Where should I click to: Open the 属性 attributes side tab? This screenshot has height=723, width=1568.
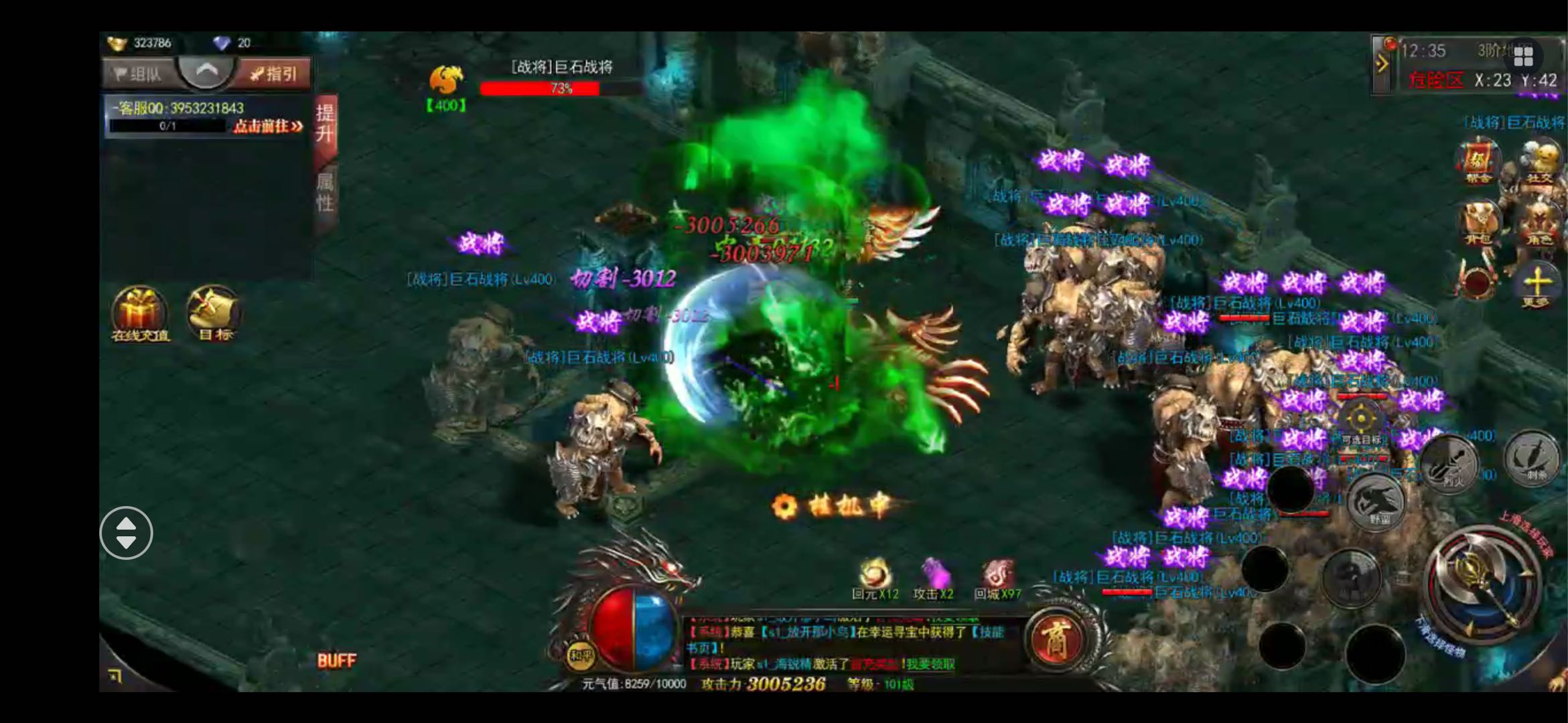(x=325, y=193)
